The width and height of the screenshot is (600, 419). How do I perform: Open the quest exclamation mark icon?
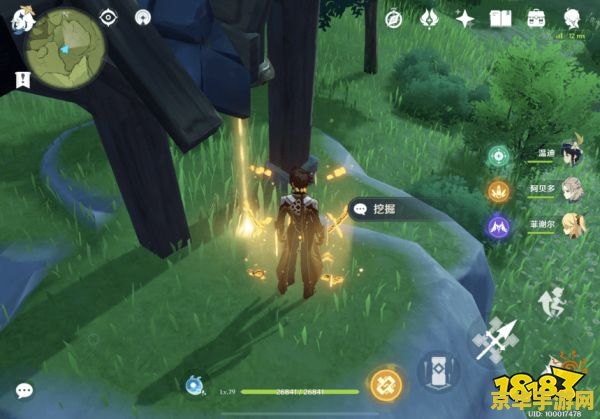click(x=20, y=78)
